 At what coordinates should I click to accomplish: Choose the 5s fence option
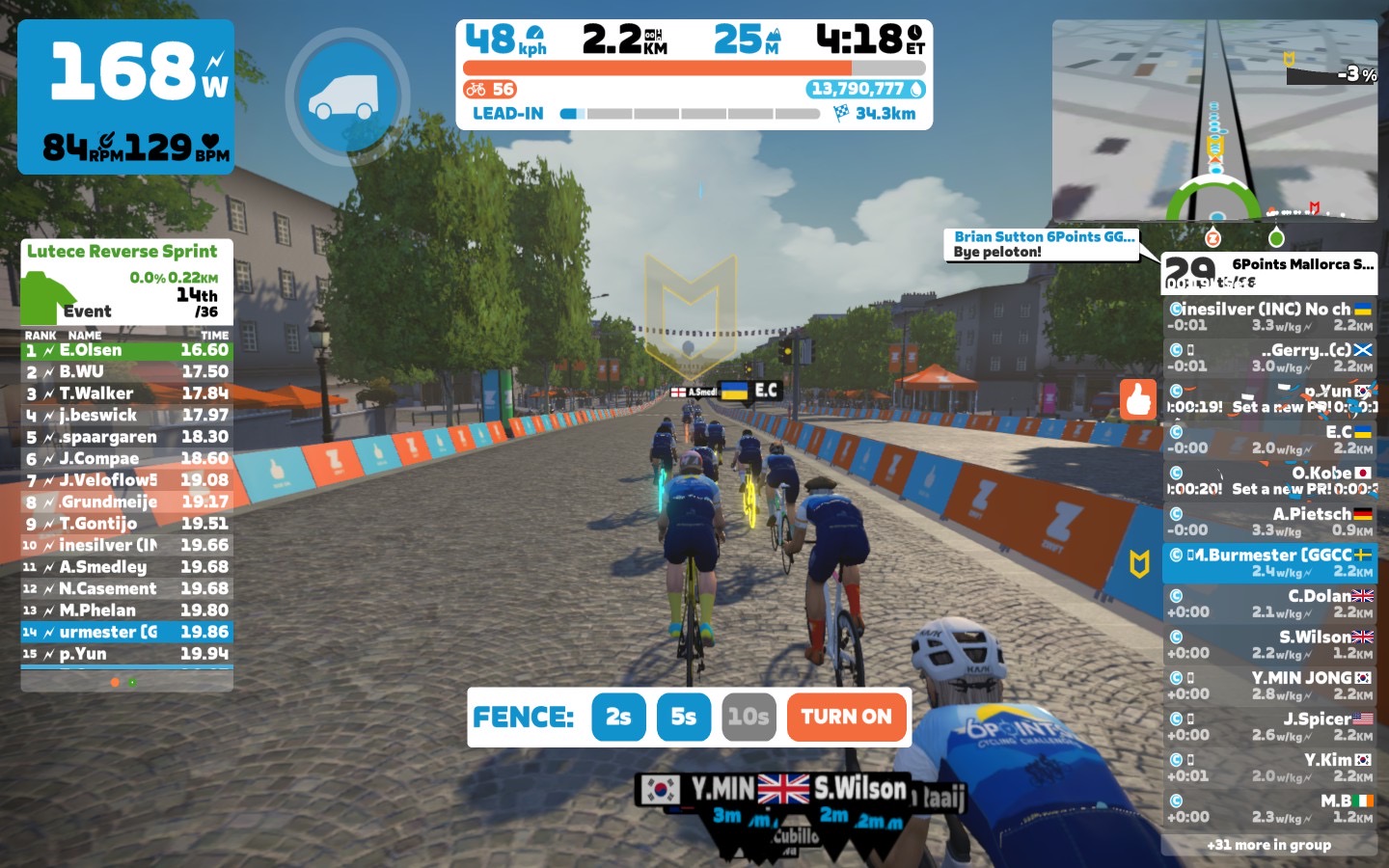tap(683, 717)
